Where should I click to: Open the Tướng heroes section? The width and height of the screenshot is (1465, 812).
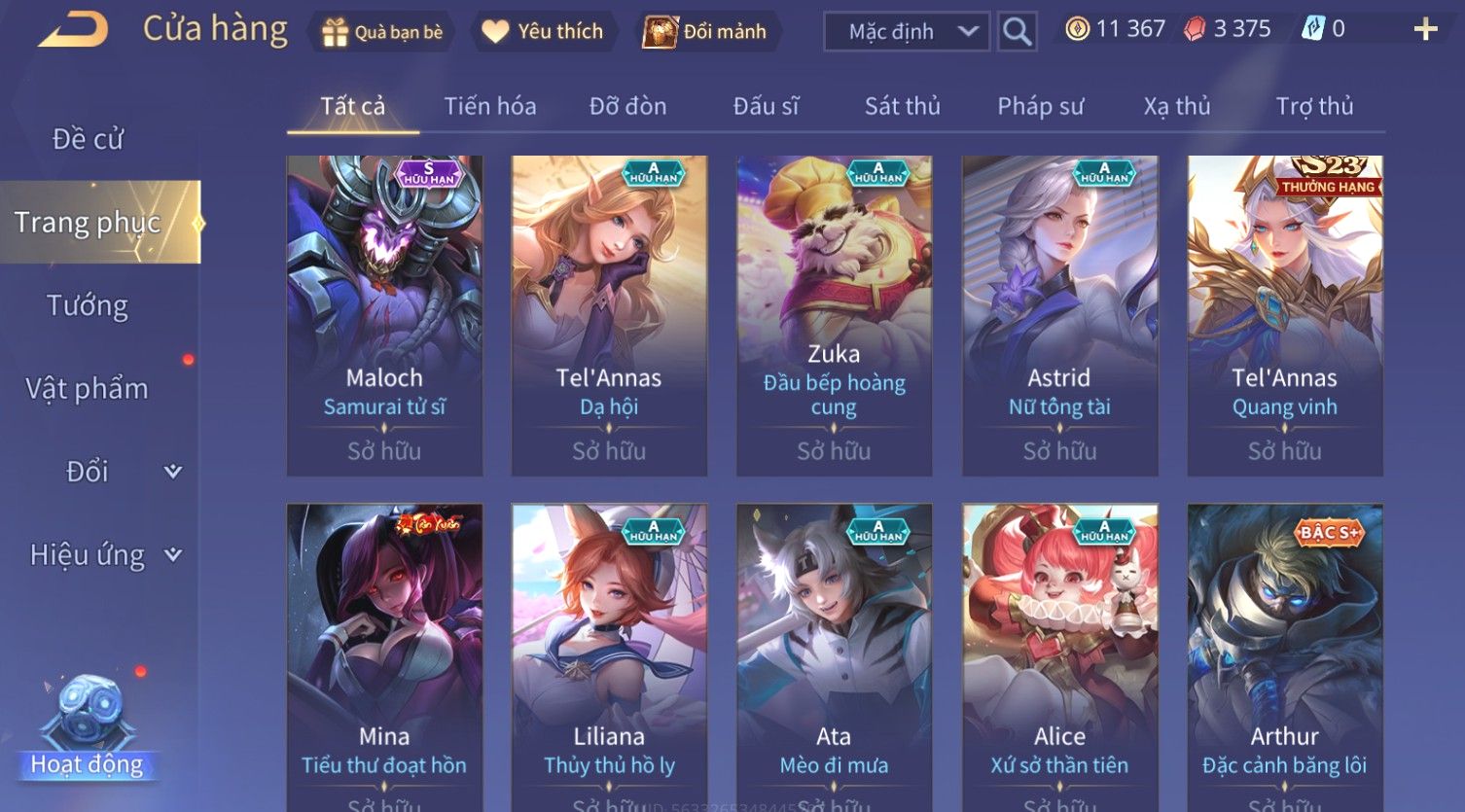[x=88, y=305]
